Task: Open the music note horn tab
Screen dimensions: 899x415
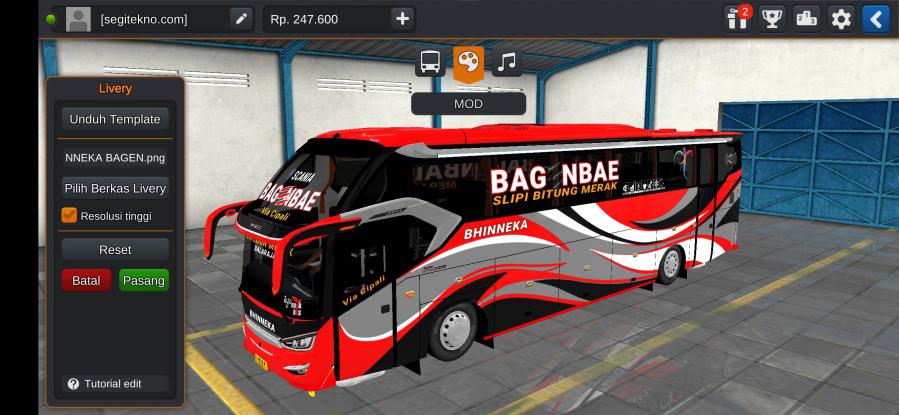Action: 507,62
